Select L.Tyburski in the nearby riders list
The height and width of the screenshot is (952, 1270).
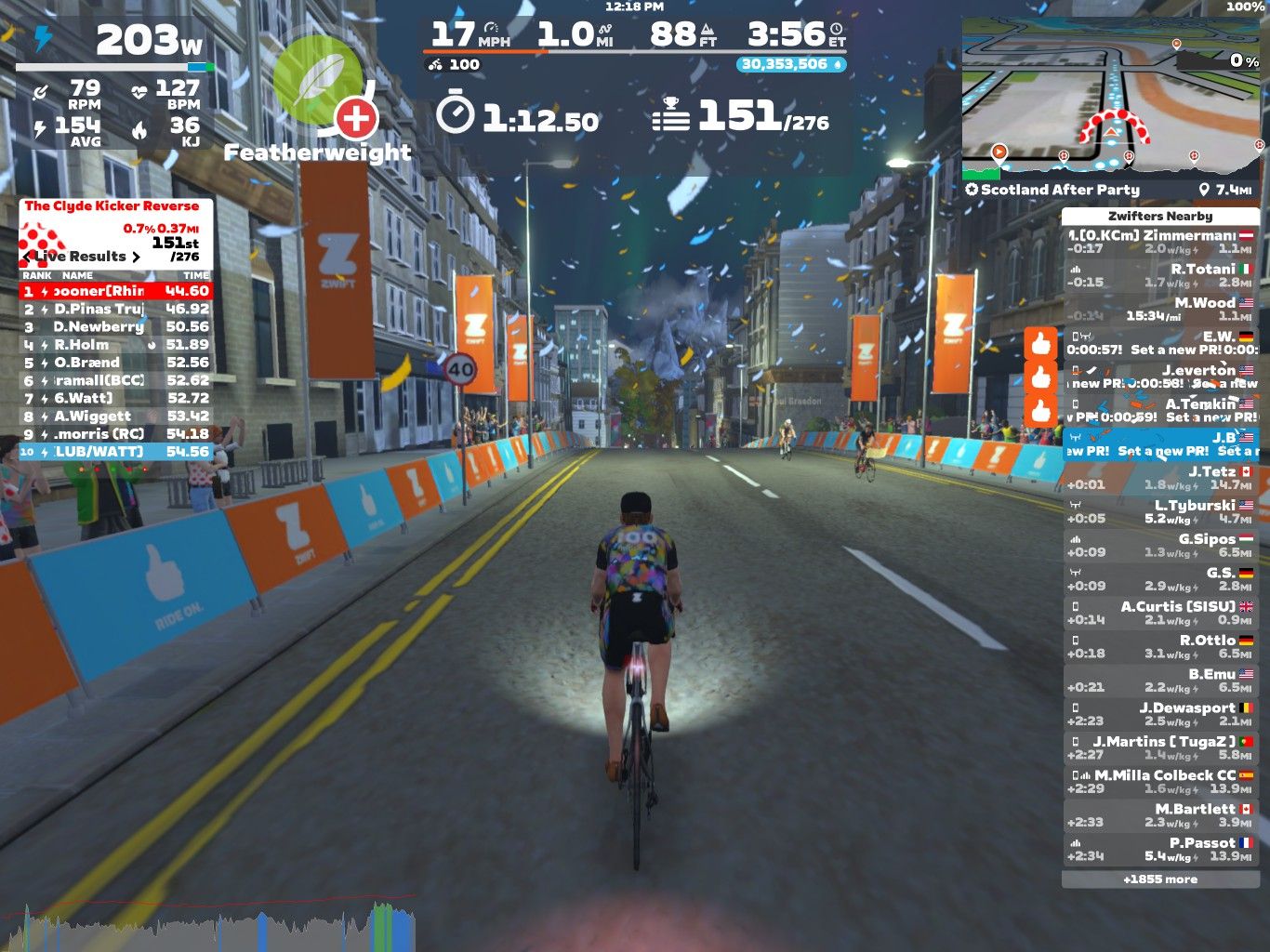(1160, 511)
